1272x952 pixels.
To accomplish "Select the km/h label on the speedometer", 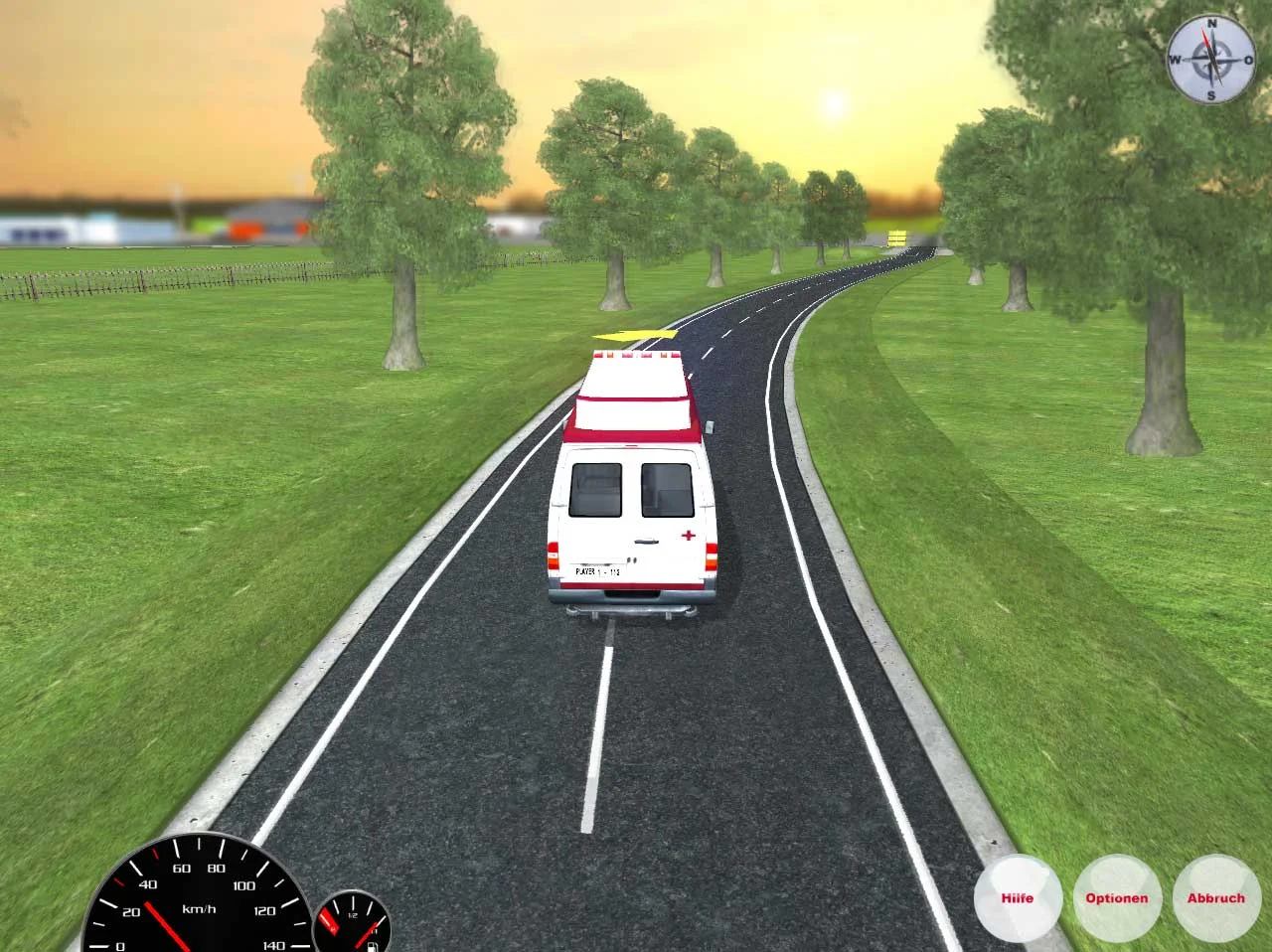I will [x=199, y=908].
